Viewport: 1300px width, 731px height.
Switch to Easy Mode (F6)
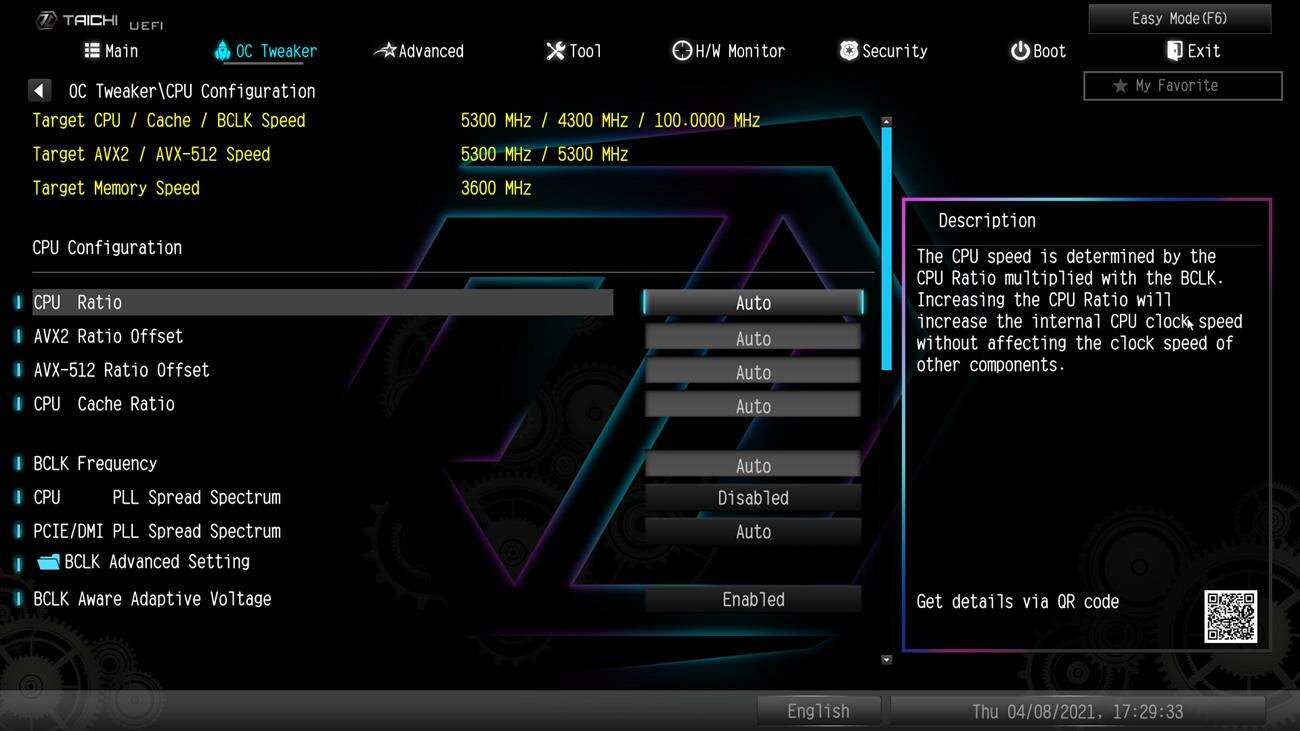tap(1178, 18)
